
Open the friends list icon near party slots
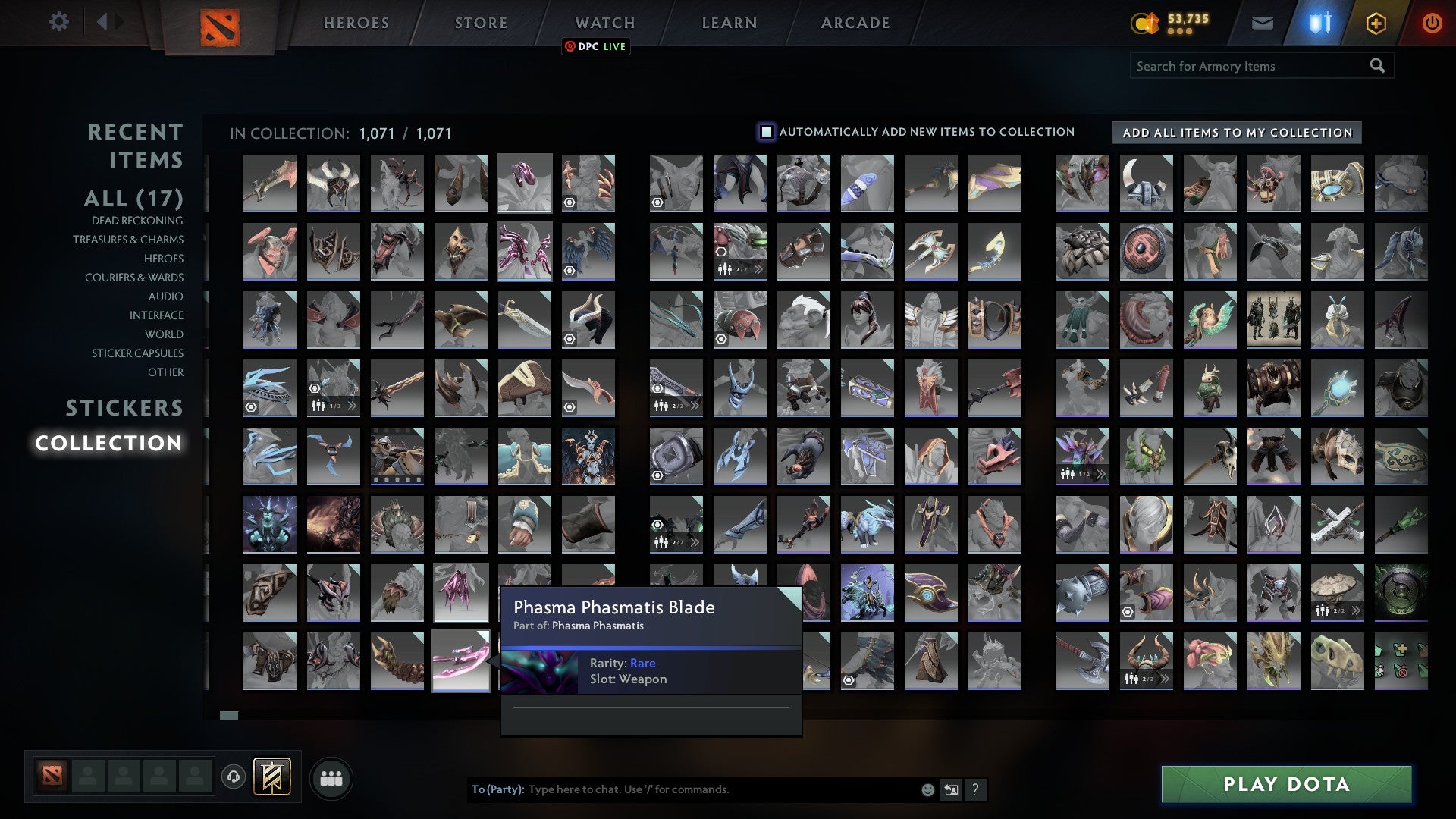[x=331, y=777]
